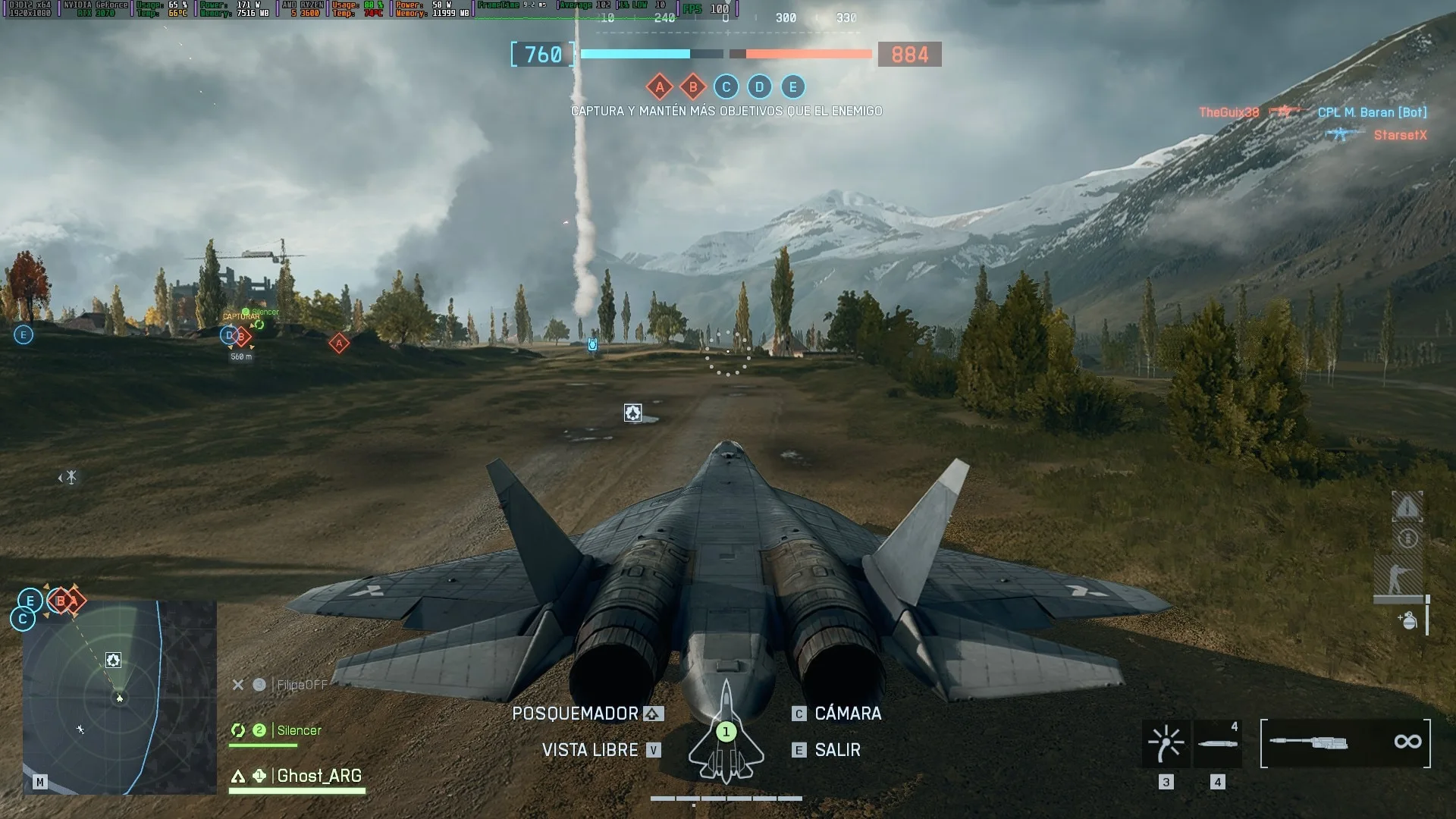Select objective A in the top flag row
Screen dimensions: 1456x819
660,87
